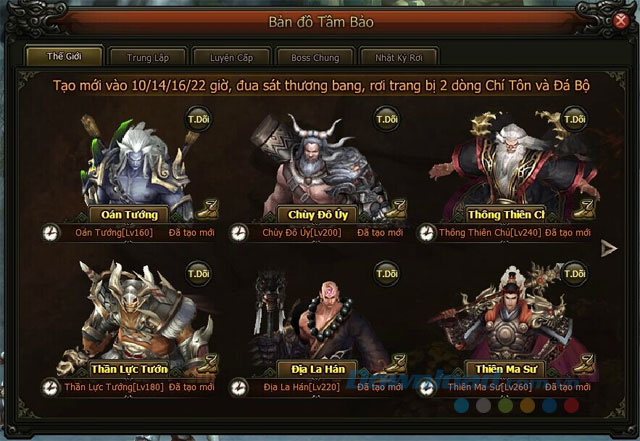
Task: Travel to Chùy Đô Úy via boot icon
Action: 396,210
